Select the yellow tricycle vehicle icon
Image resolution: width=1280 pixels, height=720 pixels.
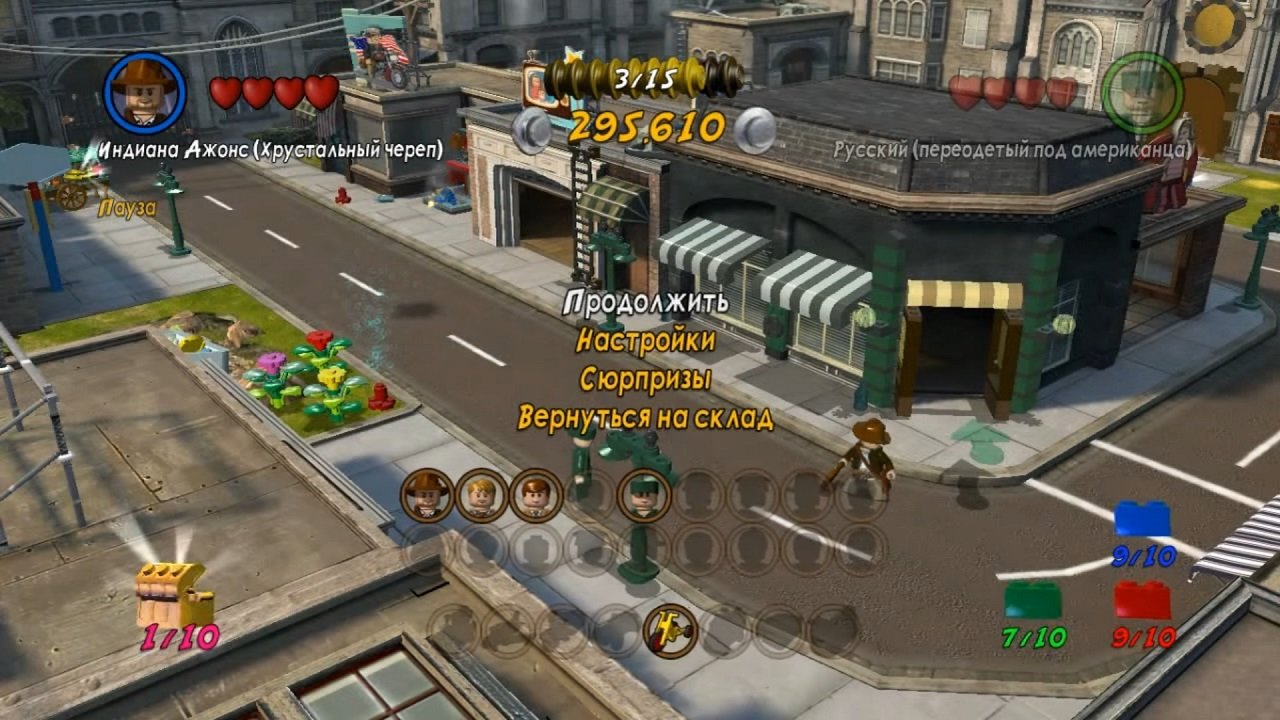point(669,630)
